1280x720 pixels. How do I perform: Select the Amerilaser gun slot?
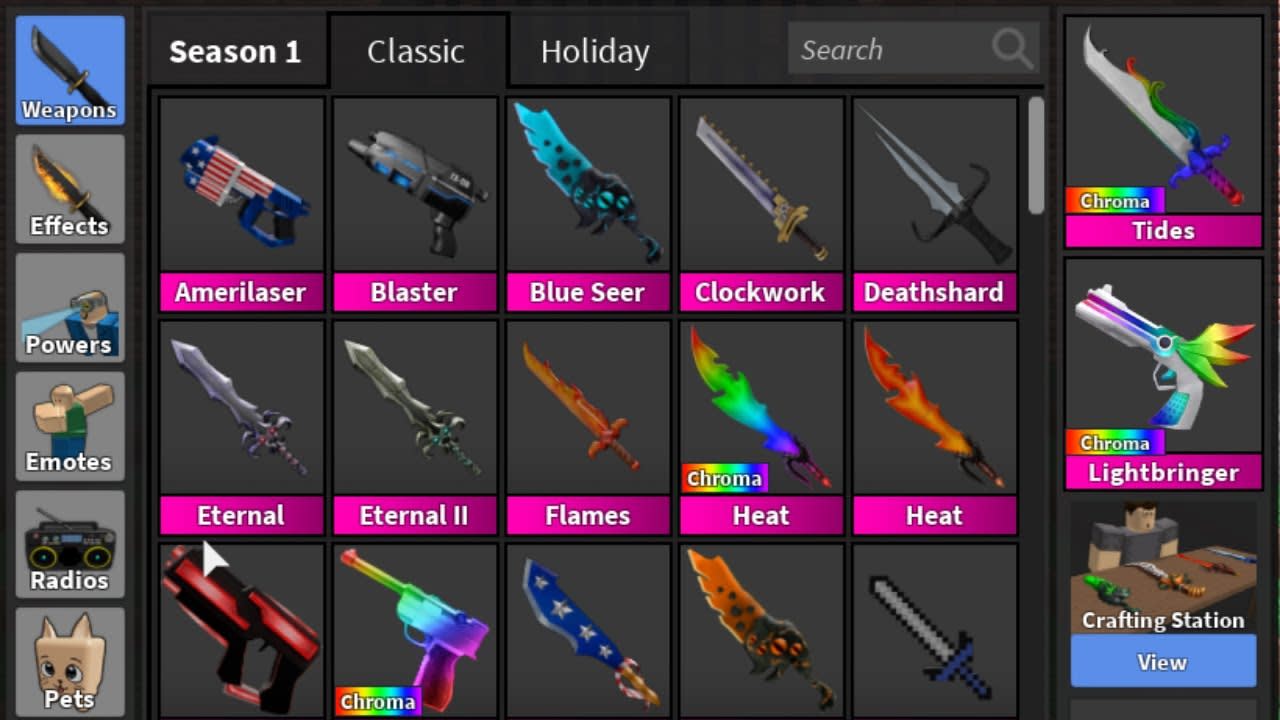click(x=241, y=204)
